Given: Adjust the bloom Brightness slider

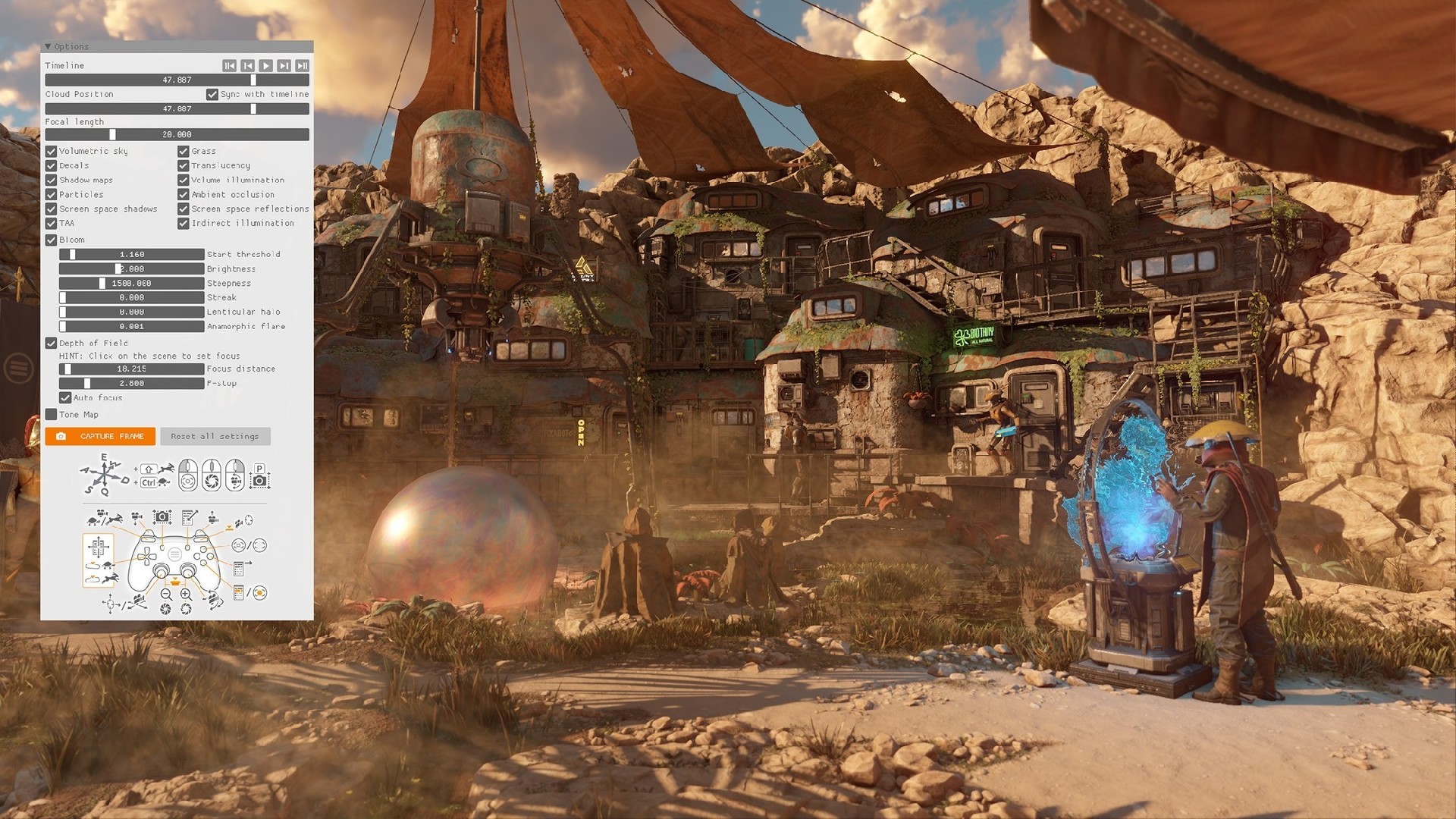Looking at the screenshot, I should click(x=132, y=268).
